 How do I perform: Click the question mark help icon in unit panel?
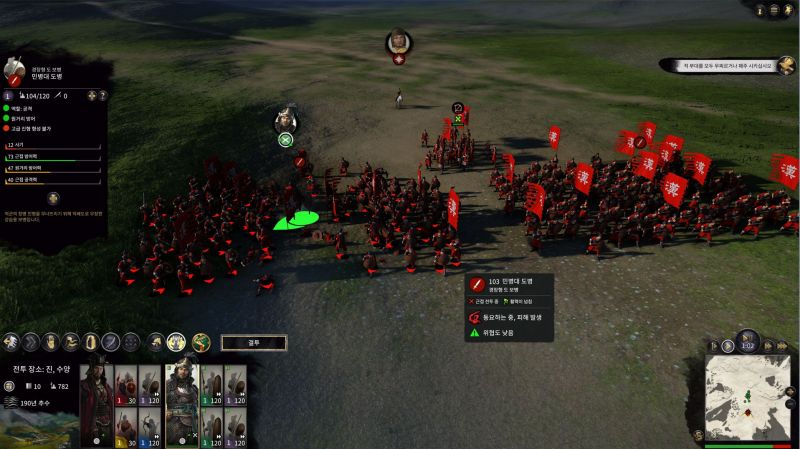[x=103, y=96]
